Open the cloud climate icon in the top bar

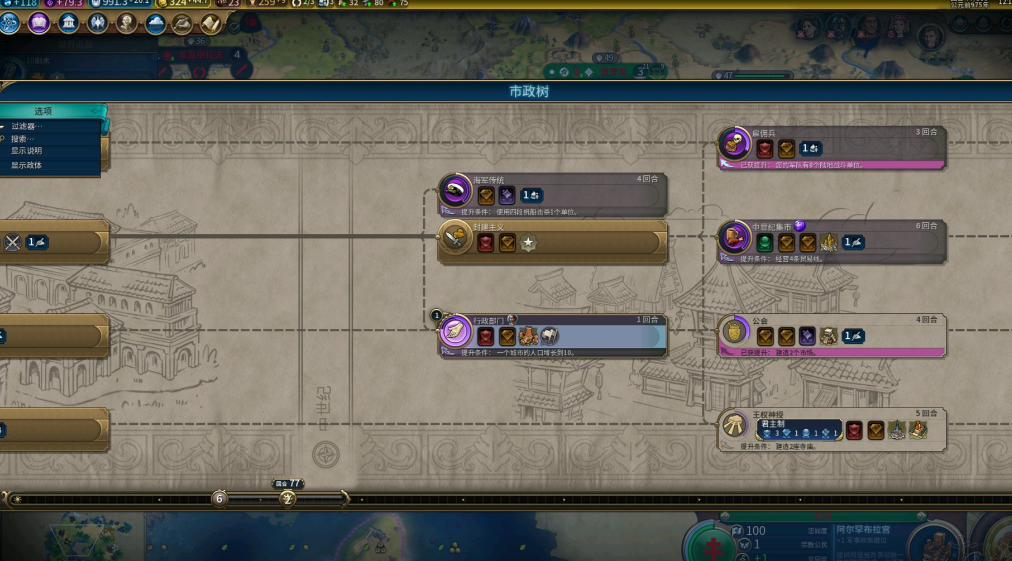155,23
